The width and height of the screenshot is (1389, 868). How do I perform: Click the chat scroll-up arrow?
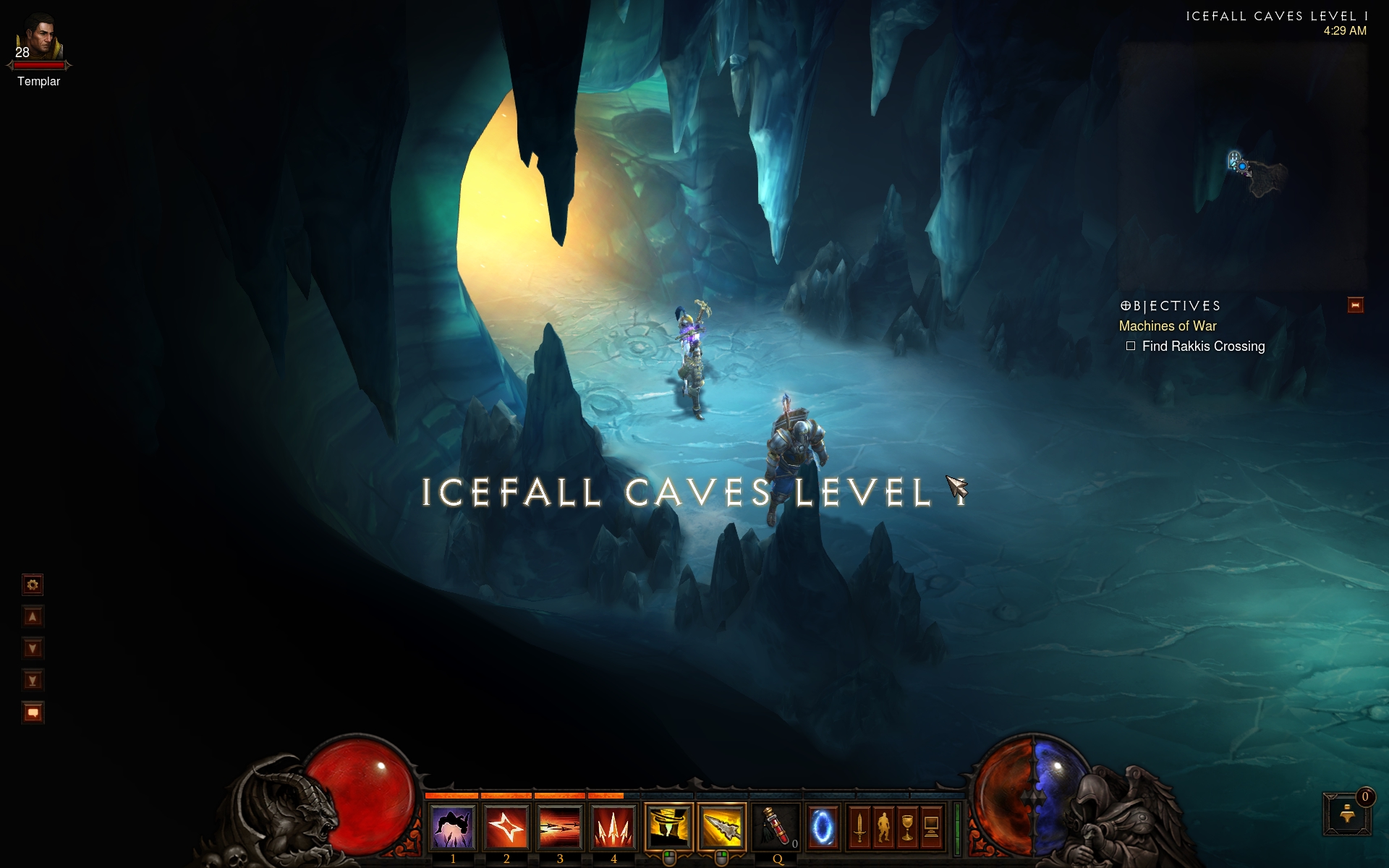(x=33, y=616)
